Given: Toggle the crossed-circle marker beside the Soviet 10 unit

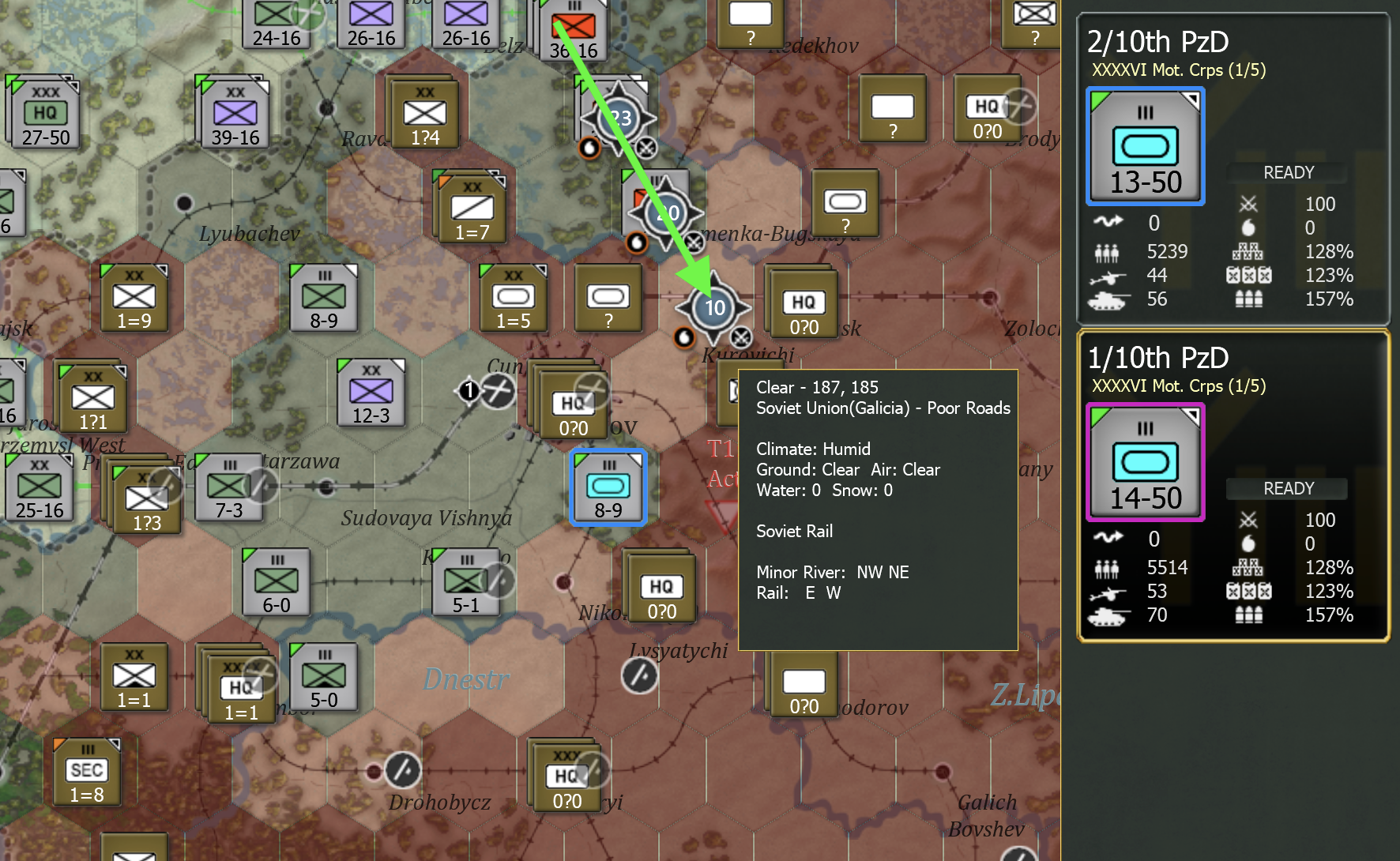Looking at the screenshot, I should [740, 335].
